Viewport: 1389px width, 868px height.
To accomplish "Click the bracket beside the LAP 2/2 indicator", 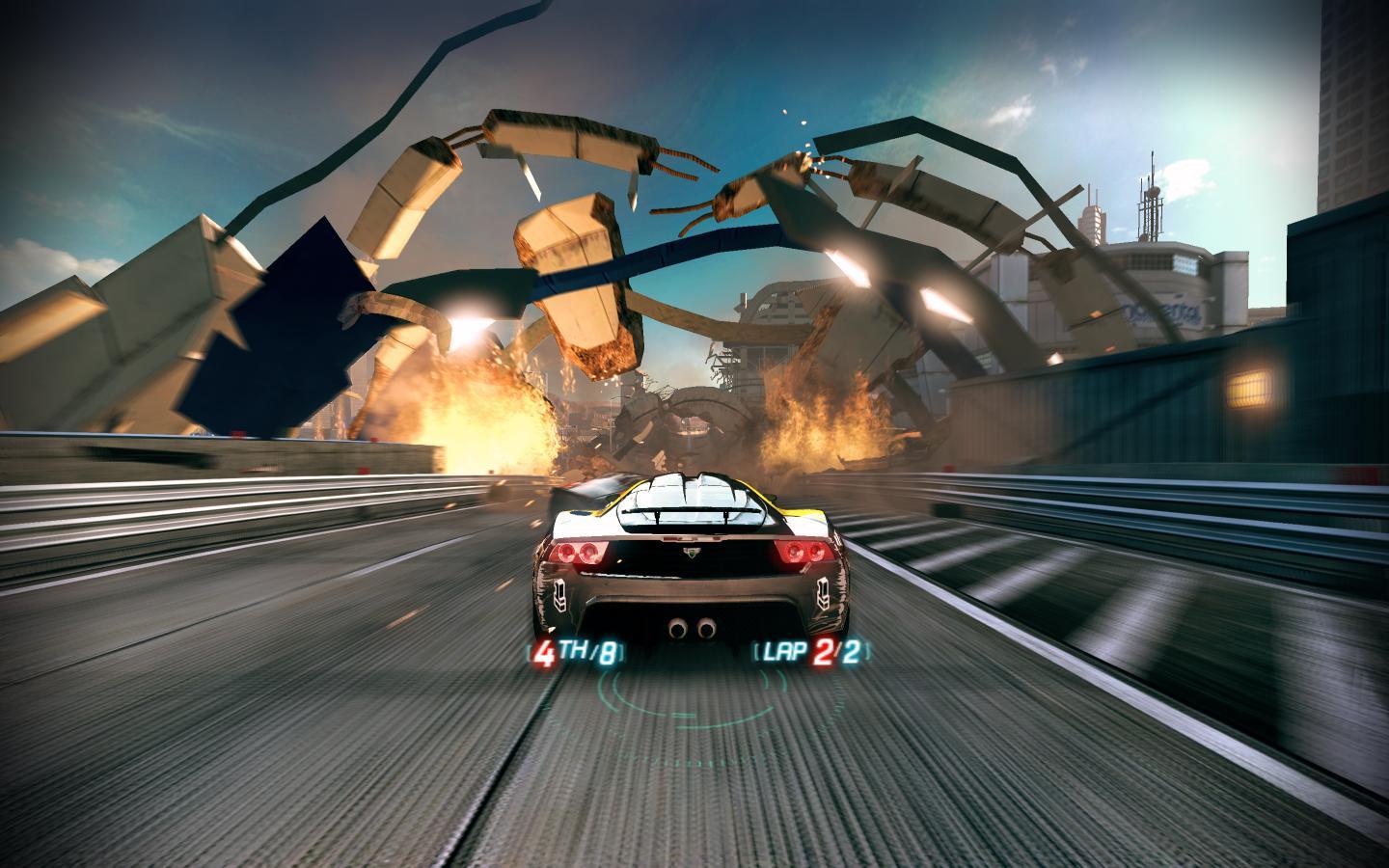I will (757, 652).
